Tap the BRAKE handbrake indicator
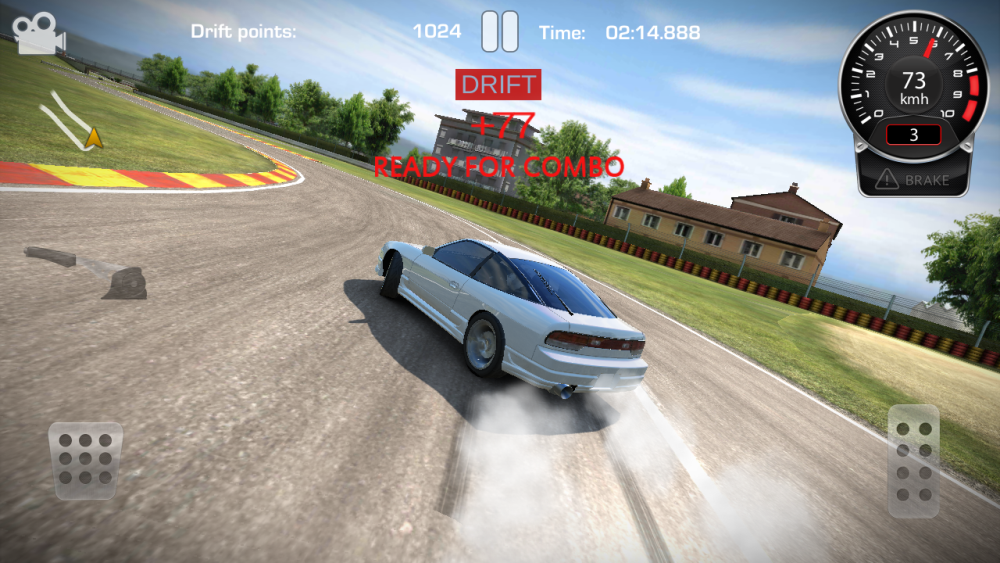 (x=913, y=181)
